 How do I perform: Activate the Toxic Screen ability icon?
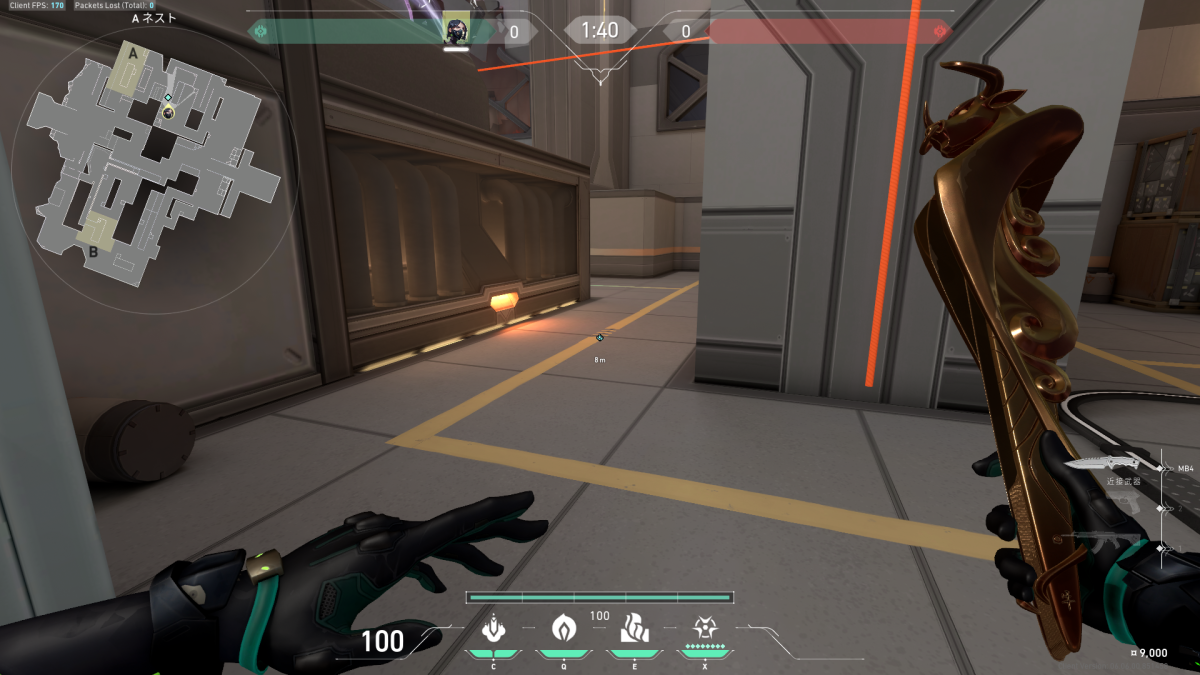tap(634, 629)
